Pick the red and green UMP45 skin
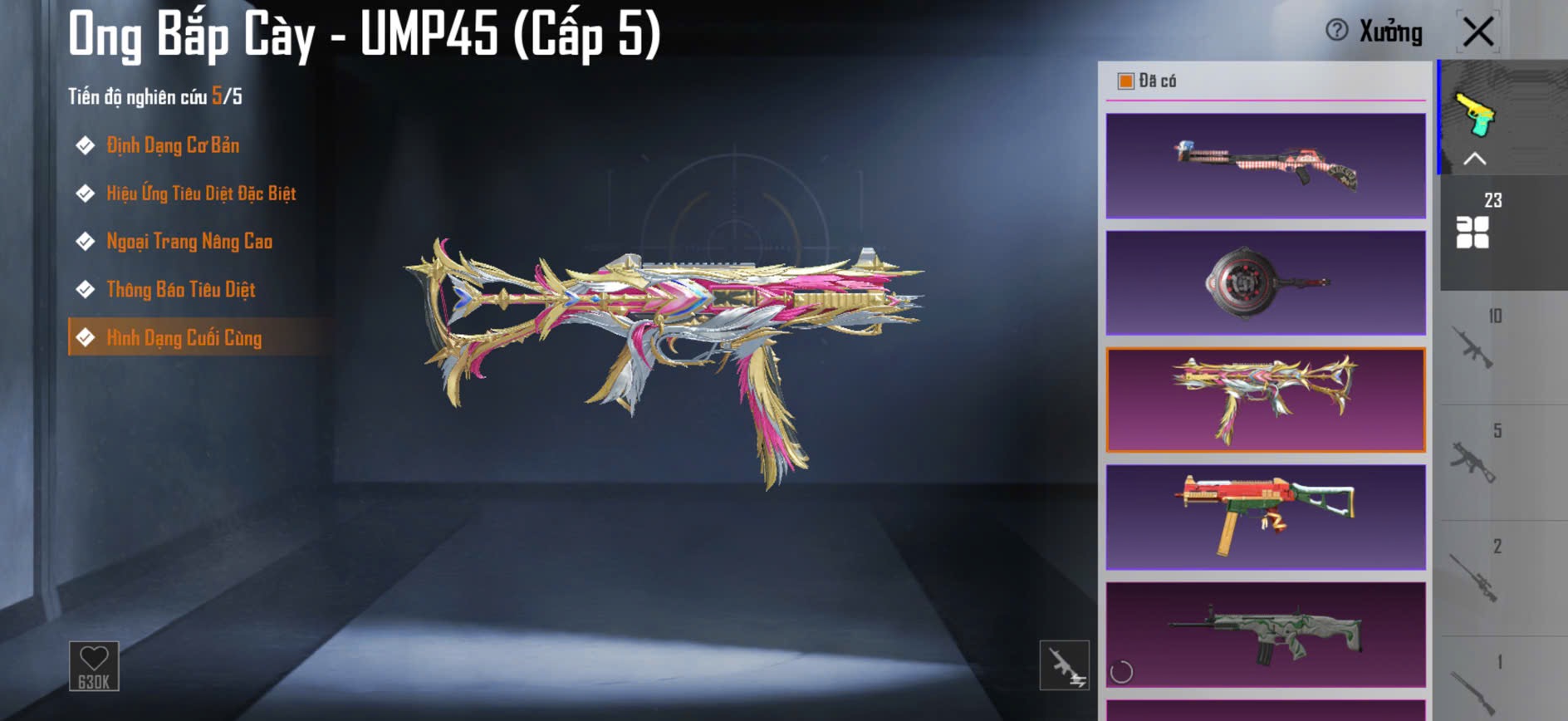1568x721 pixels. coord(1266,517)
